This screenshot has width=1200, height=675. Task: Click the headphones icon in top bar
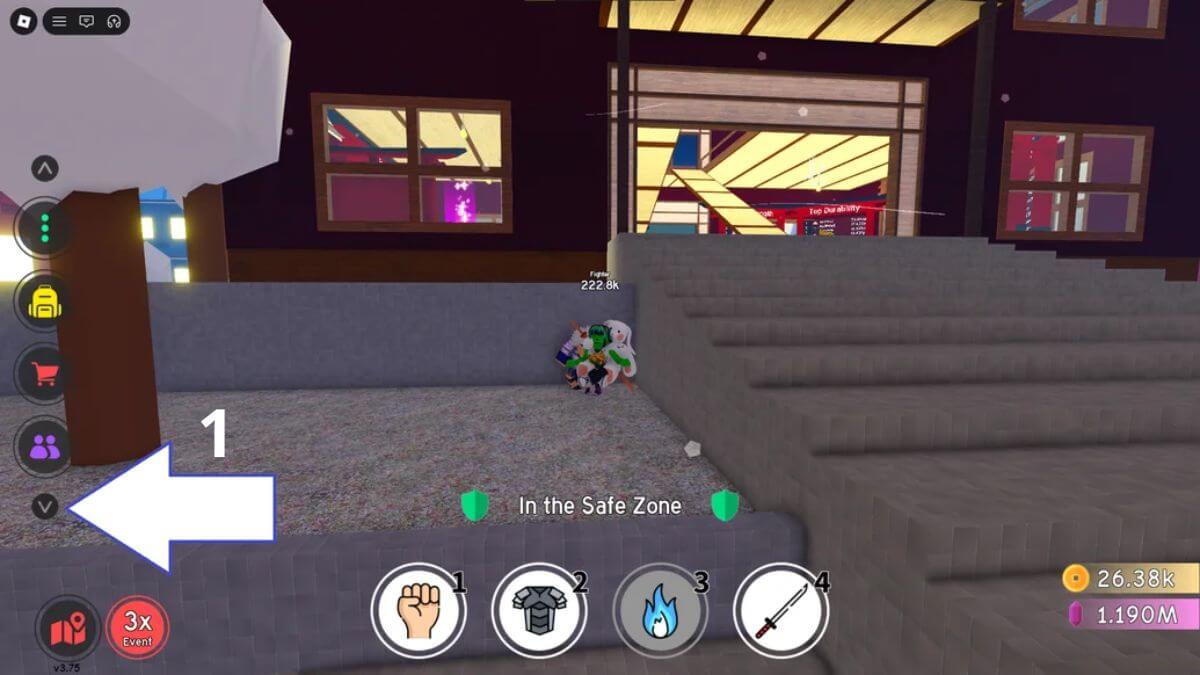coord(114,21)
